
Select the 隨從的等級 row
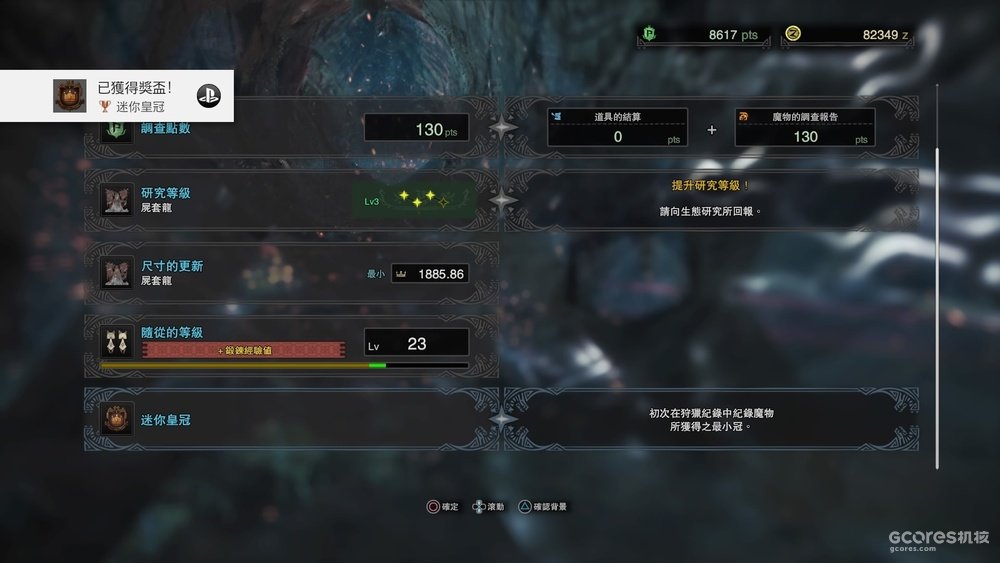click(x=290, y=346)
